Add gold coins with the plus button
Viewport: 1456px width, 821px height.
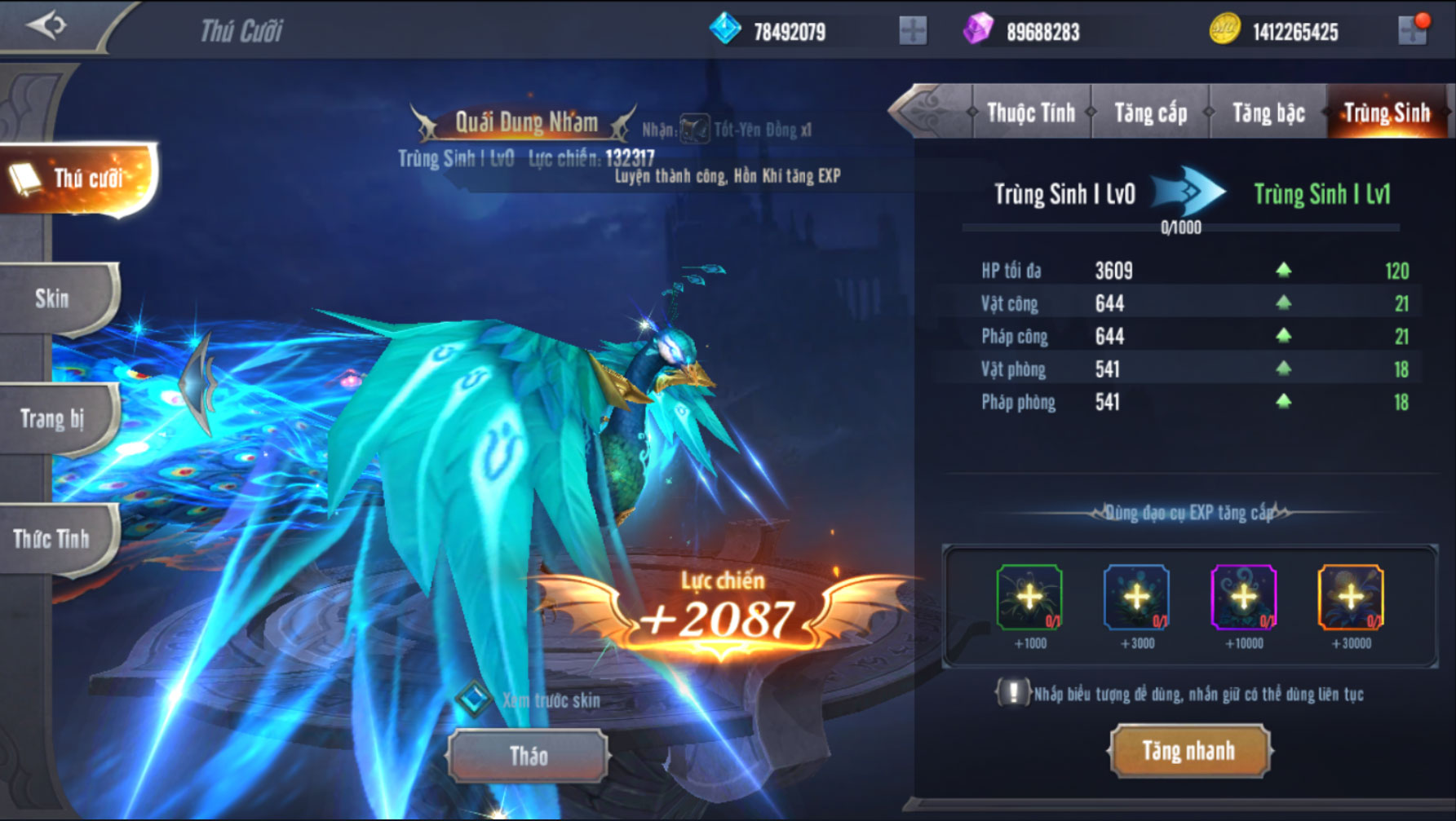pos(1412,32)
